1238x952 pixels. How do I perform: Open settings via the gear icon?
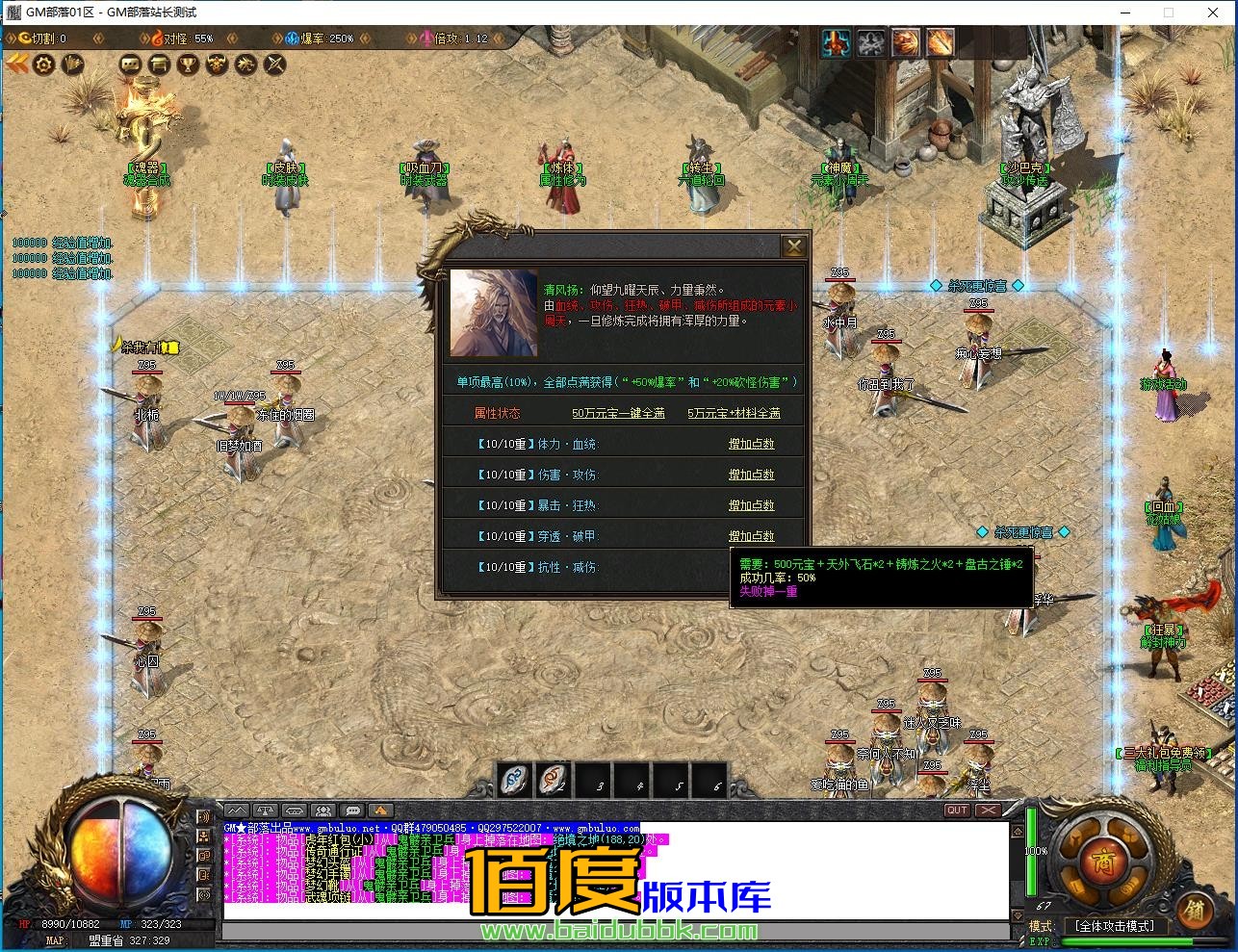point(43,64)
